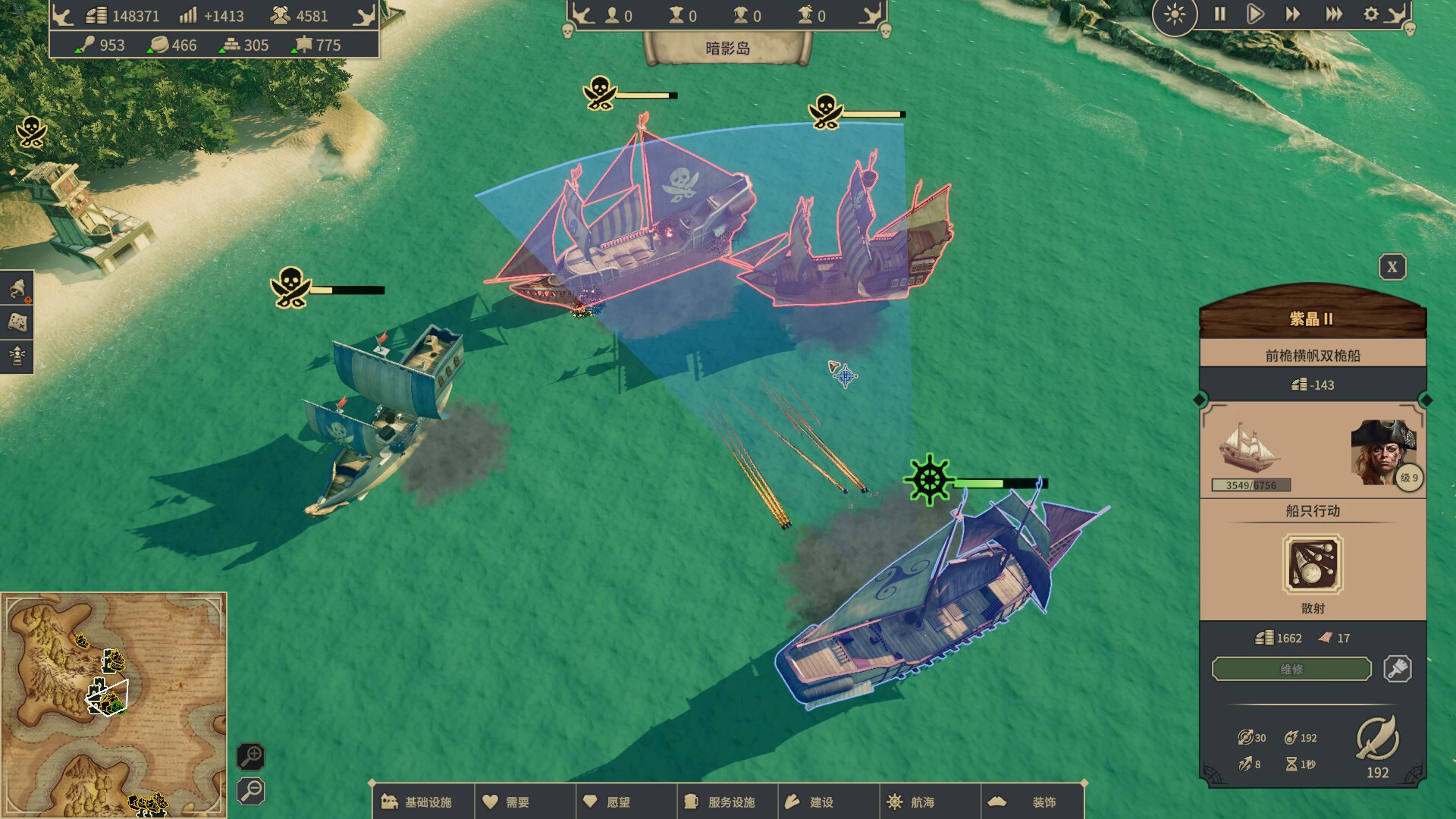
Task: Toggle the sun day-night indicator
Action: pyautogui.click(x=1175, y=16)
